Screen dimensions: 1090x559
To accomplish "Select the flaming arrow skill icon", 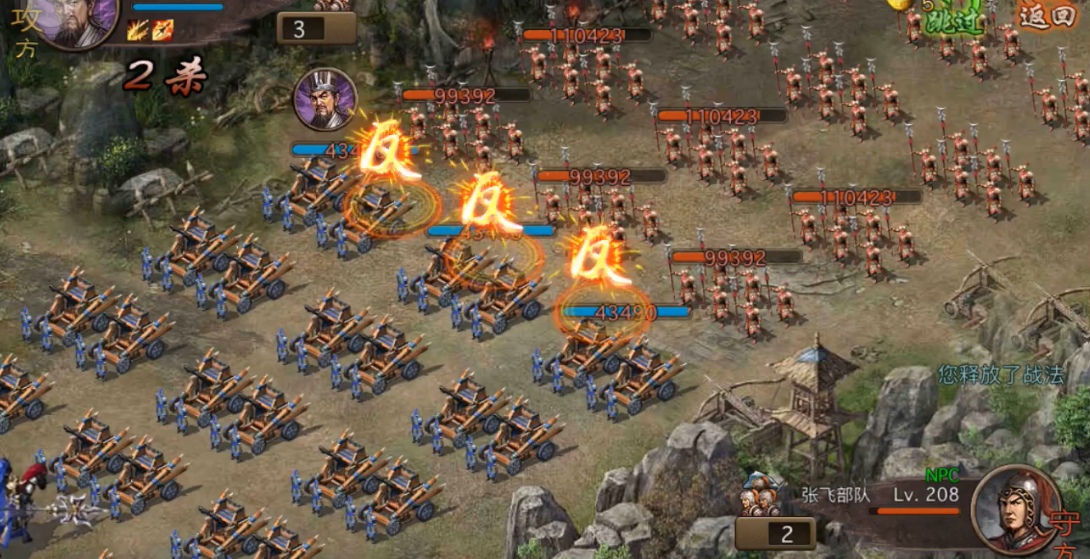I will [162, 30].
